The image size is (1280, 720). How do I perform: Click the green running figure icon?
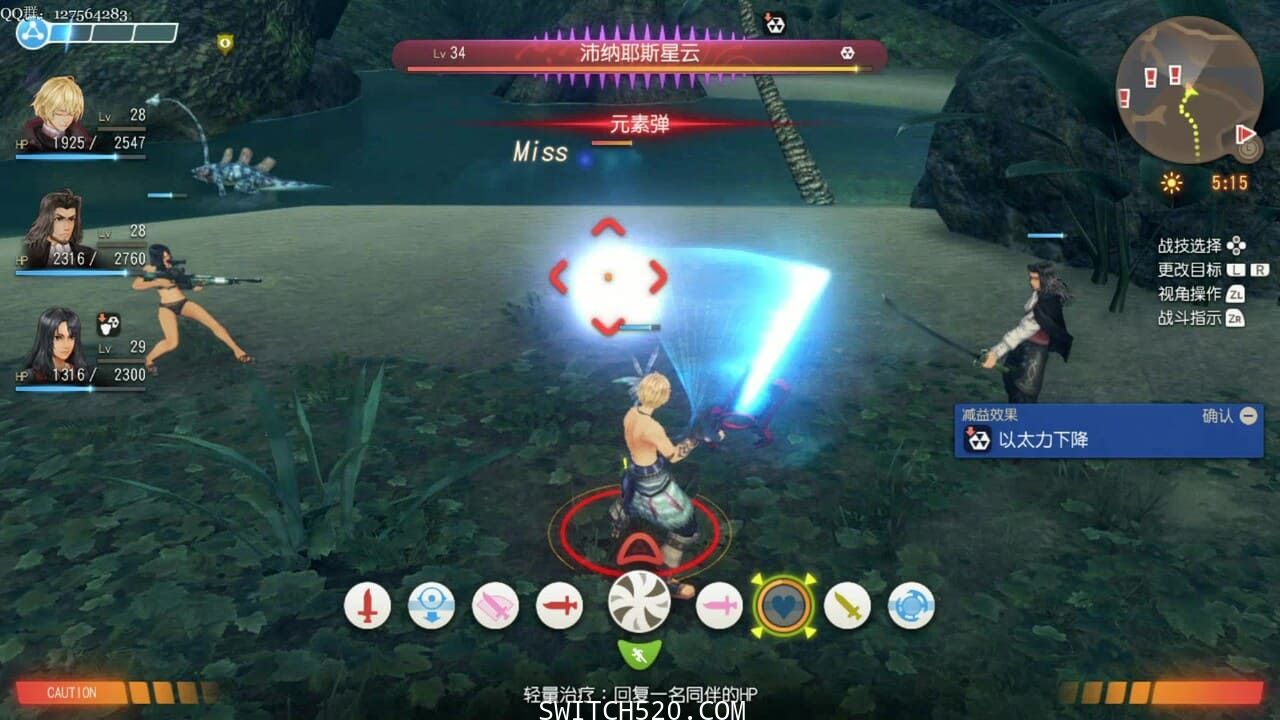click(x=639, y=655)
